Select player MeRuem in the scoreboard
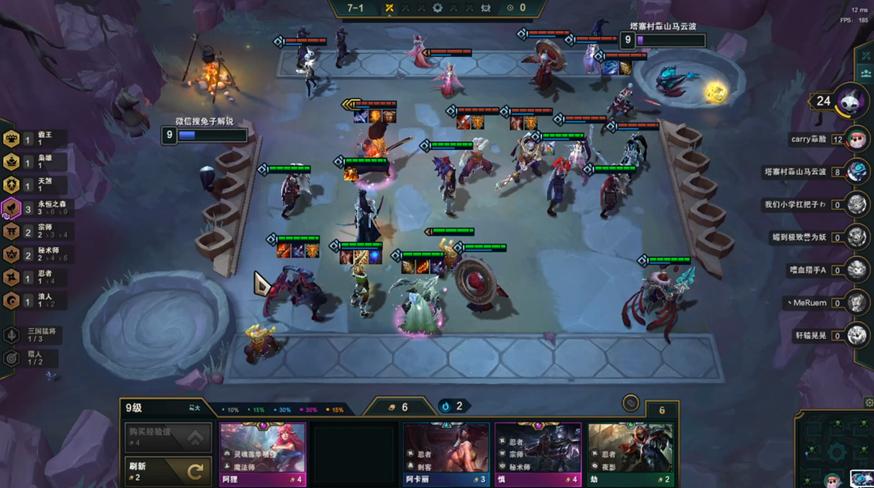This screenshot has height=488, width=874. pos(856,301)
